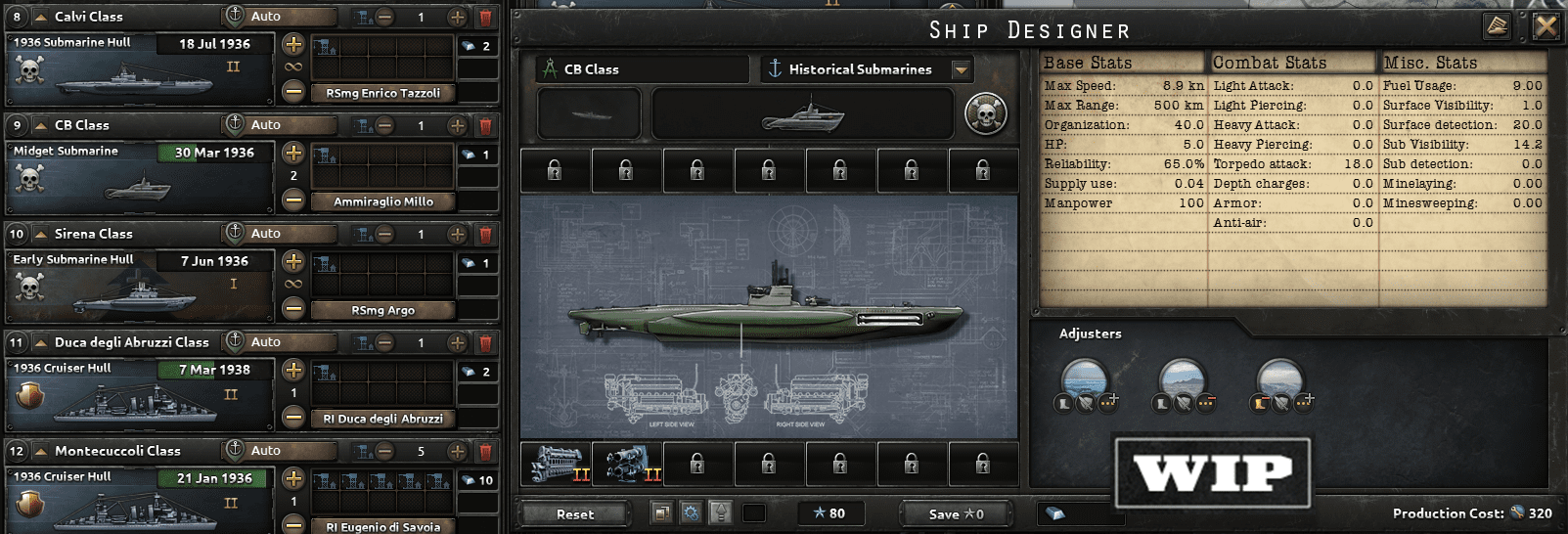Reset the current ship design
The image size is (1568, 534).
pyautogui.click(x=575, y=513)
